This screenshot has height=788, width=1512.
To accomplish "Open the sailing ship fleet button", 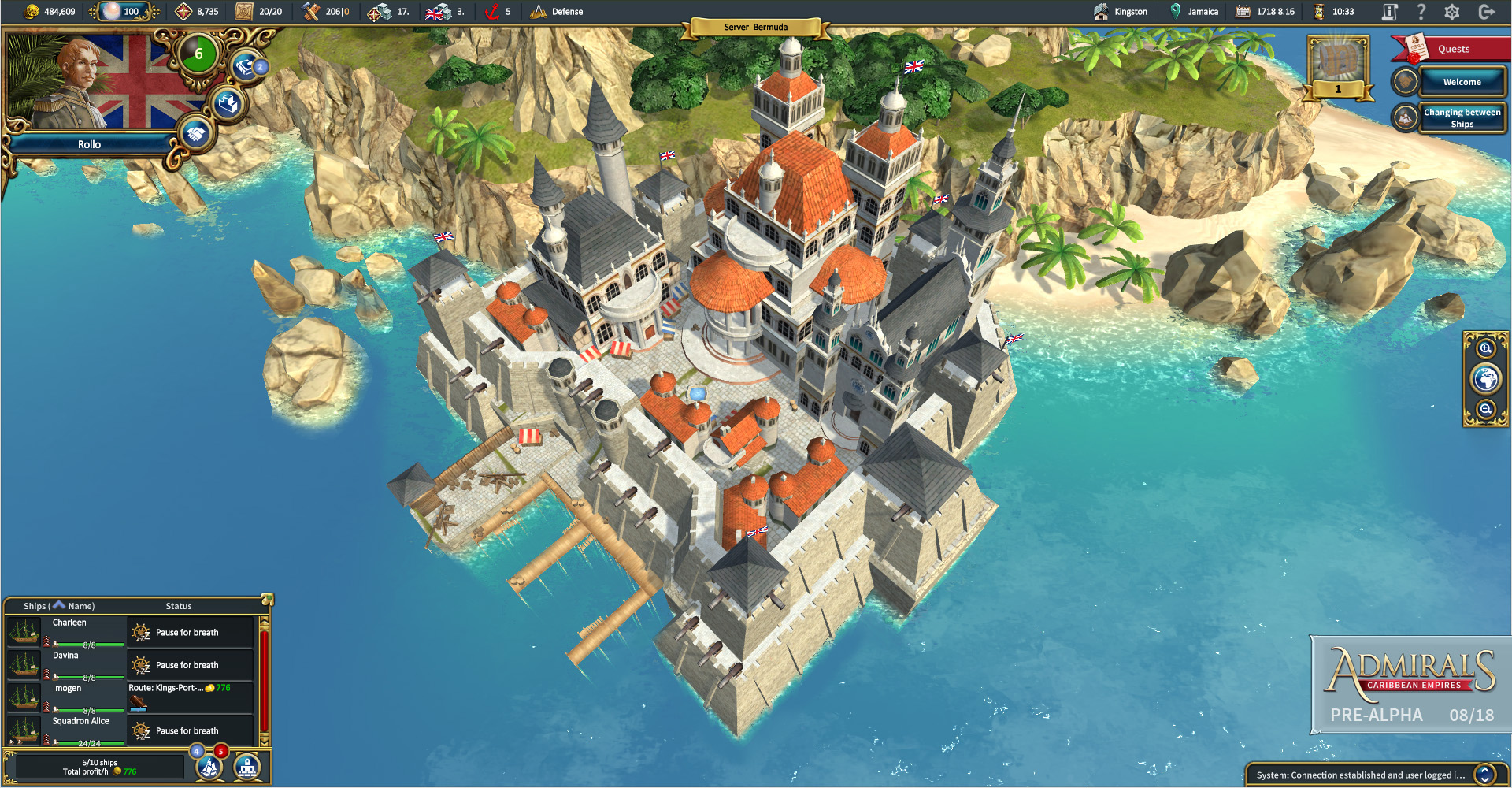I will (209, 766).
